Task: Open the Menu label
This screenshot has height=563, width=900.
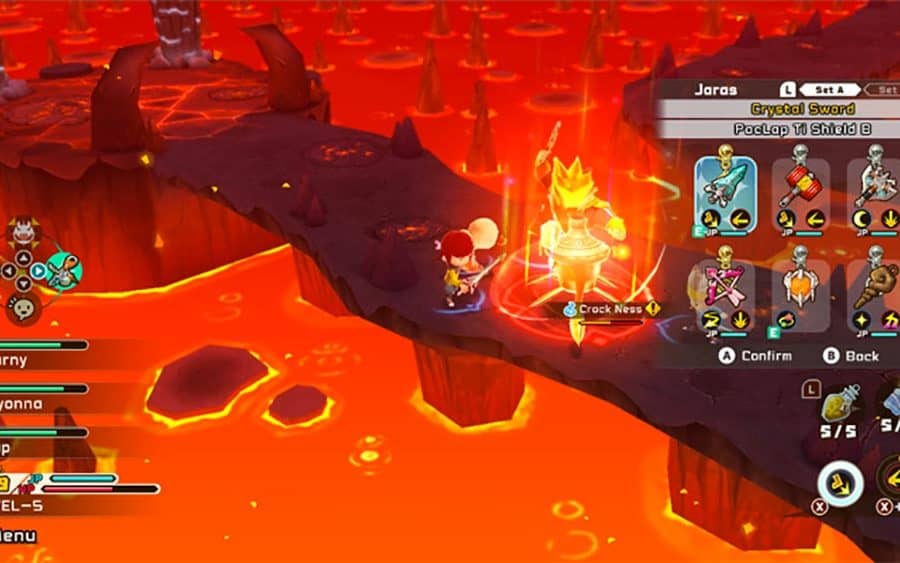Action: click(18, 536)
